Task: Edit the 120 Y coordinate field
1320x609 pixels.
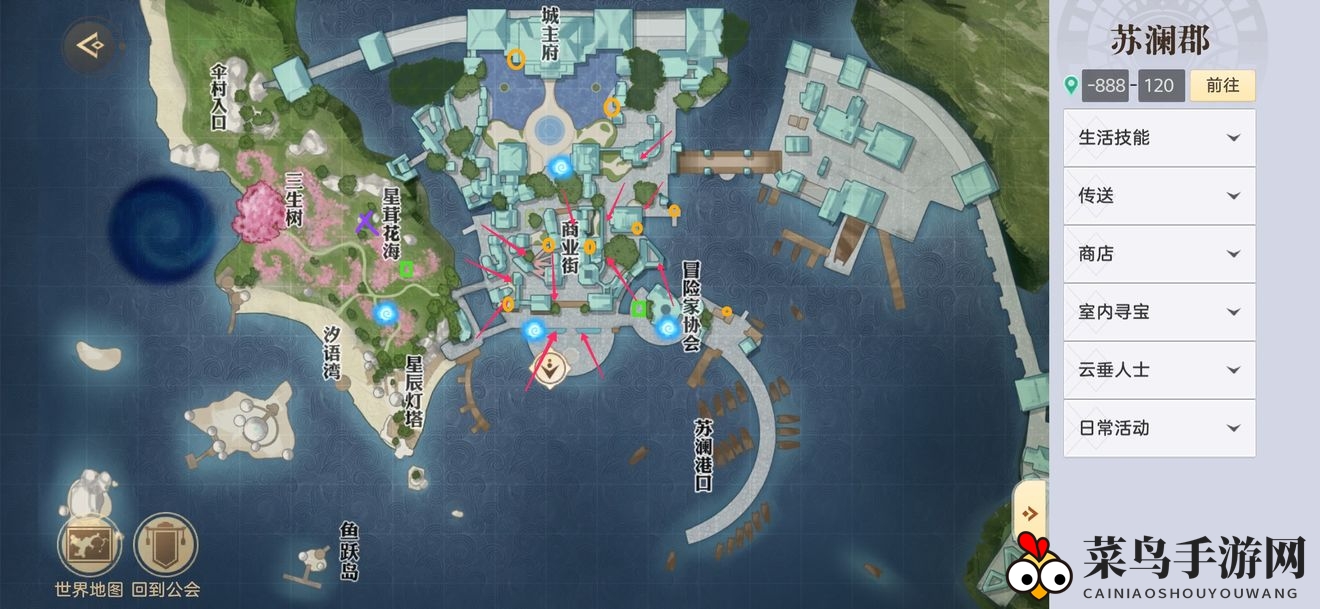Action: (x=1158, y=86)
